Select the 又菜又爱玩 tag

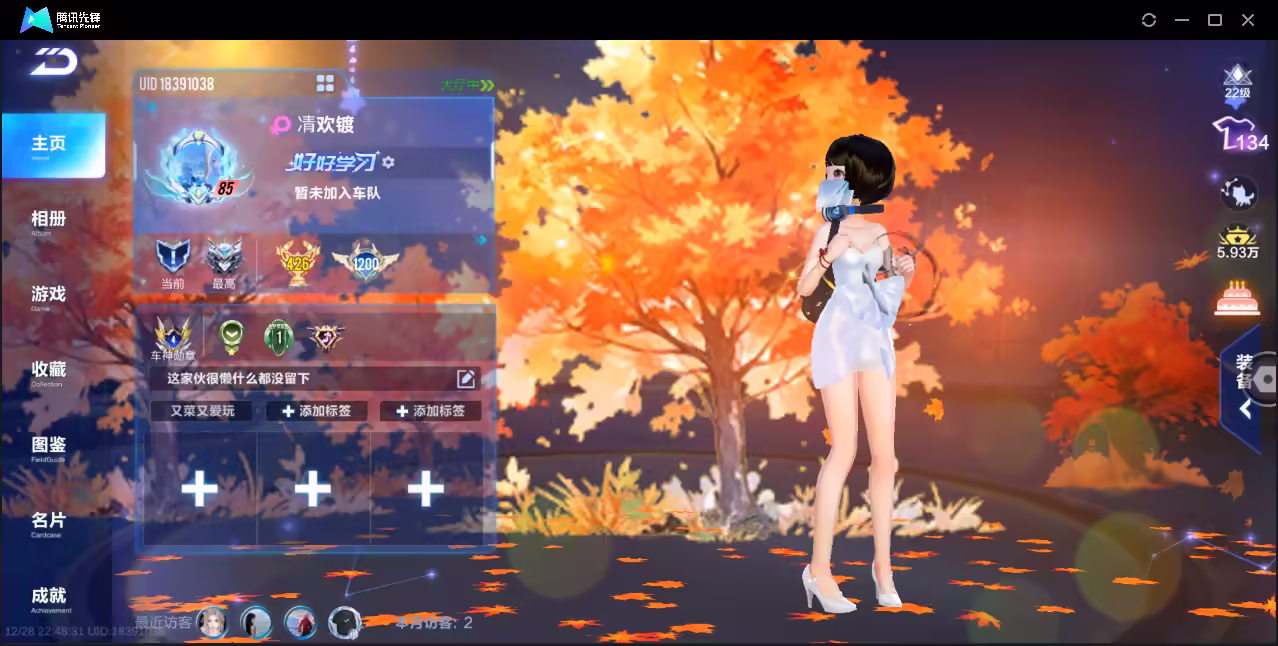pos(203,411)
